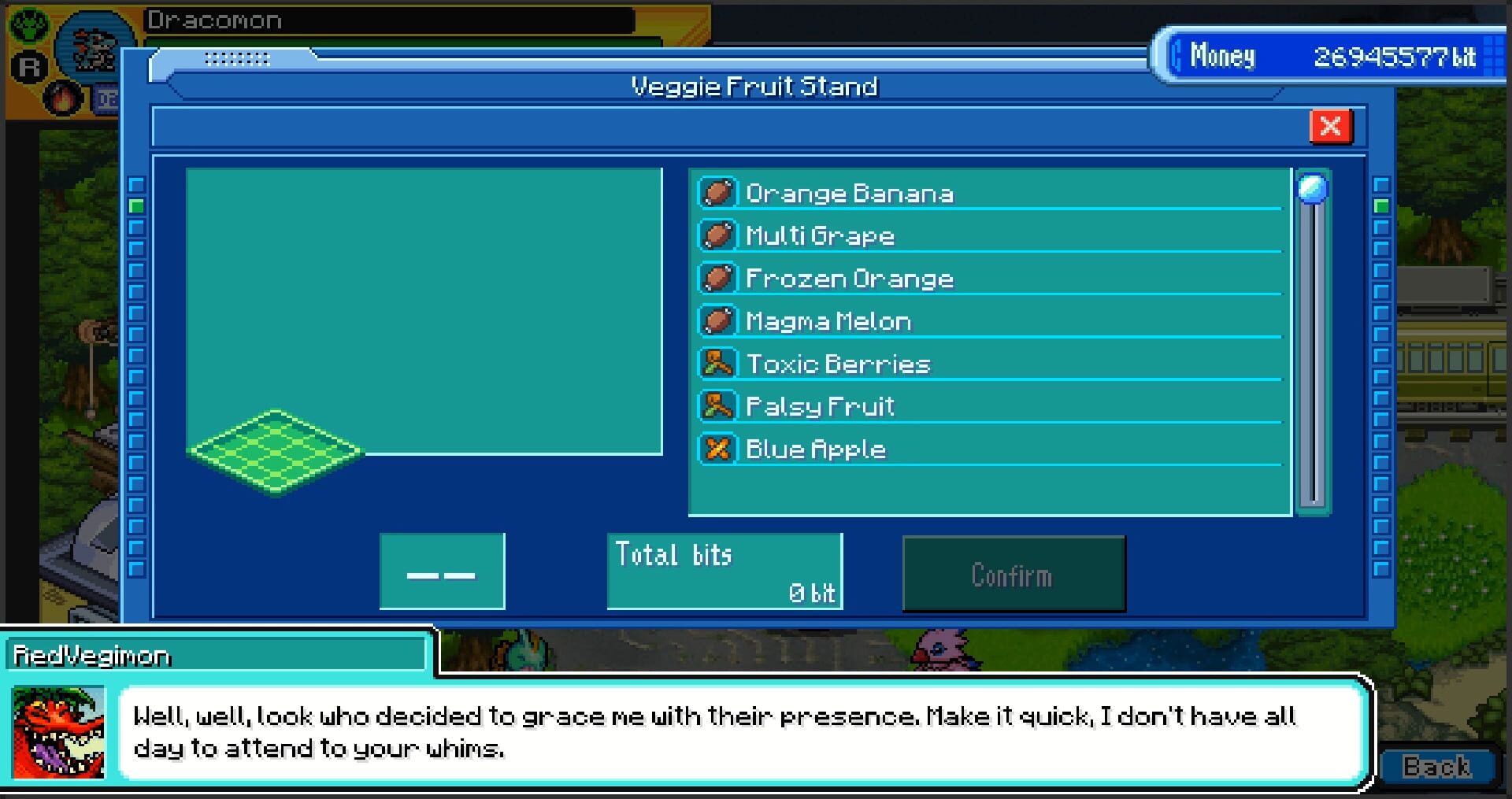This screenshot has width=1512, height=799.
Task: Click the Toxic Berries status icon
Action: tap(718, 362)
